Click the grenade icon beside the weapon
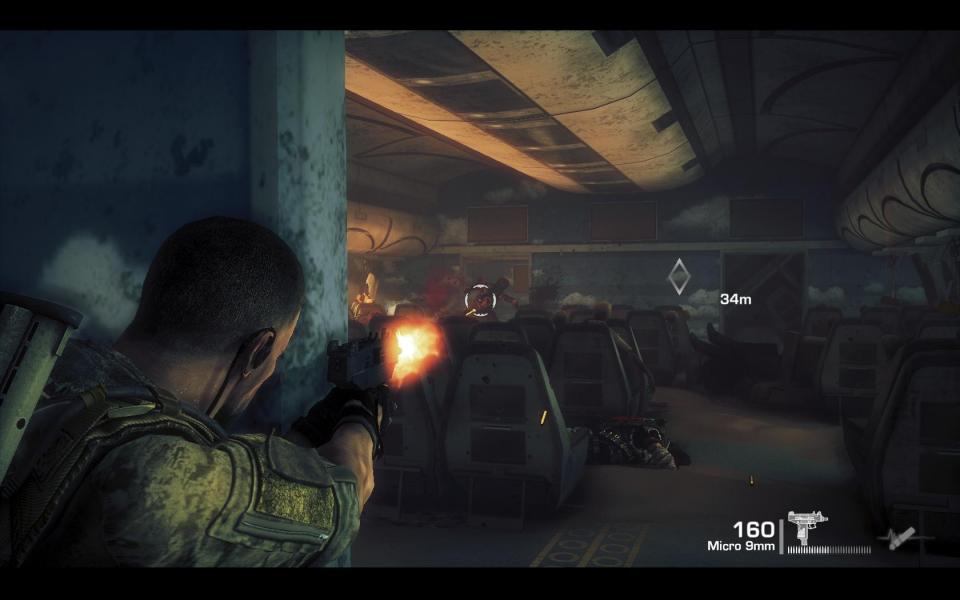The image size is (960, 600). [895, 538]
